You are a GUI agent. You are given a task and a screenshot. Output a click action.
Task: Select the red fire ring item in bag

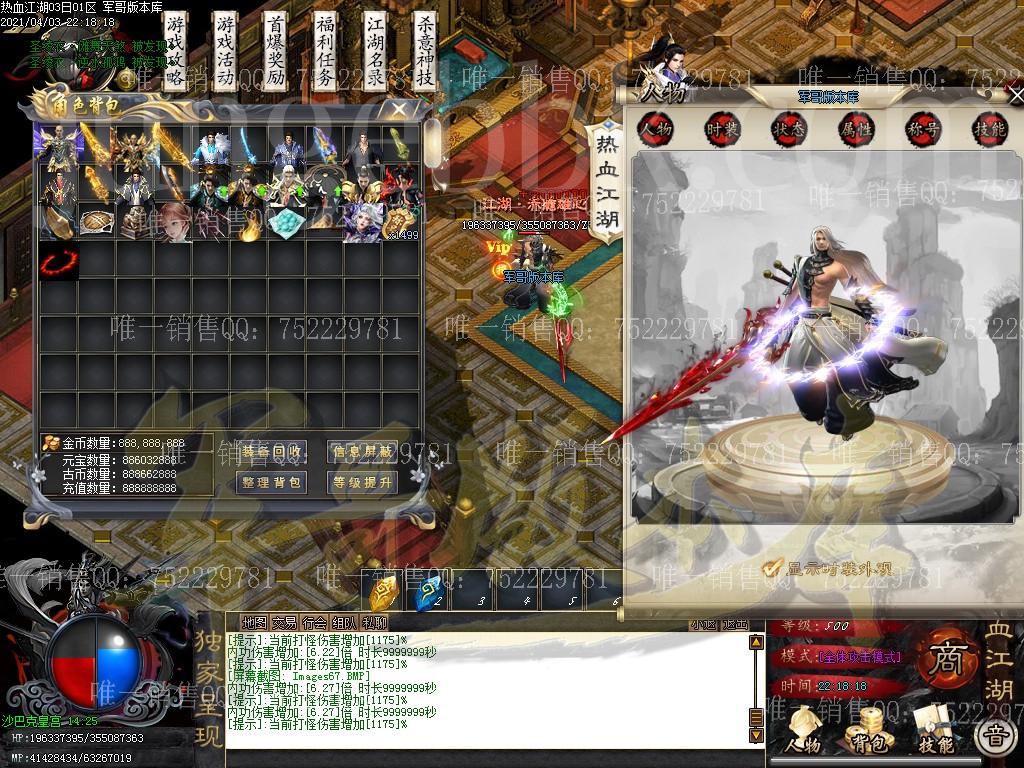point(58,263)
